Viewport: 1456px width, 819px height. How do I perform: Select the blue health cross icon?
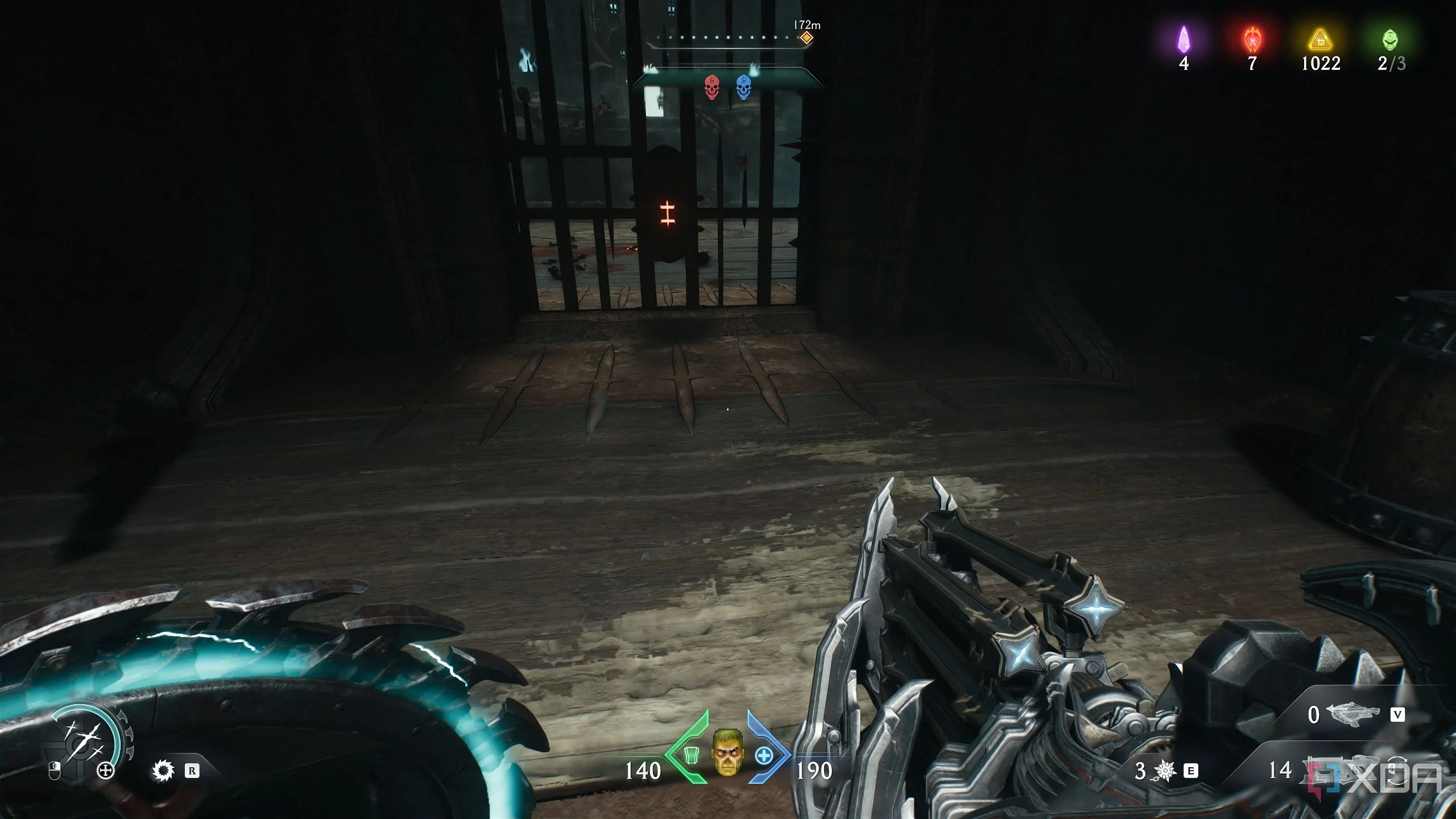tap(764, 756)
